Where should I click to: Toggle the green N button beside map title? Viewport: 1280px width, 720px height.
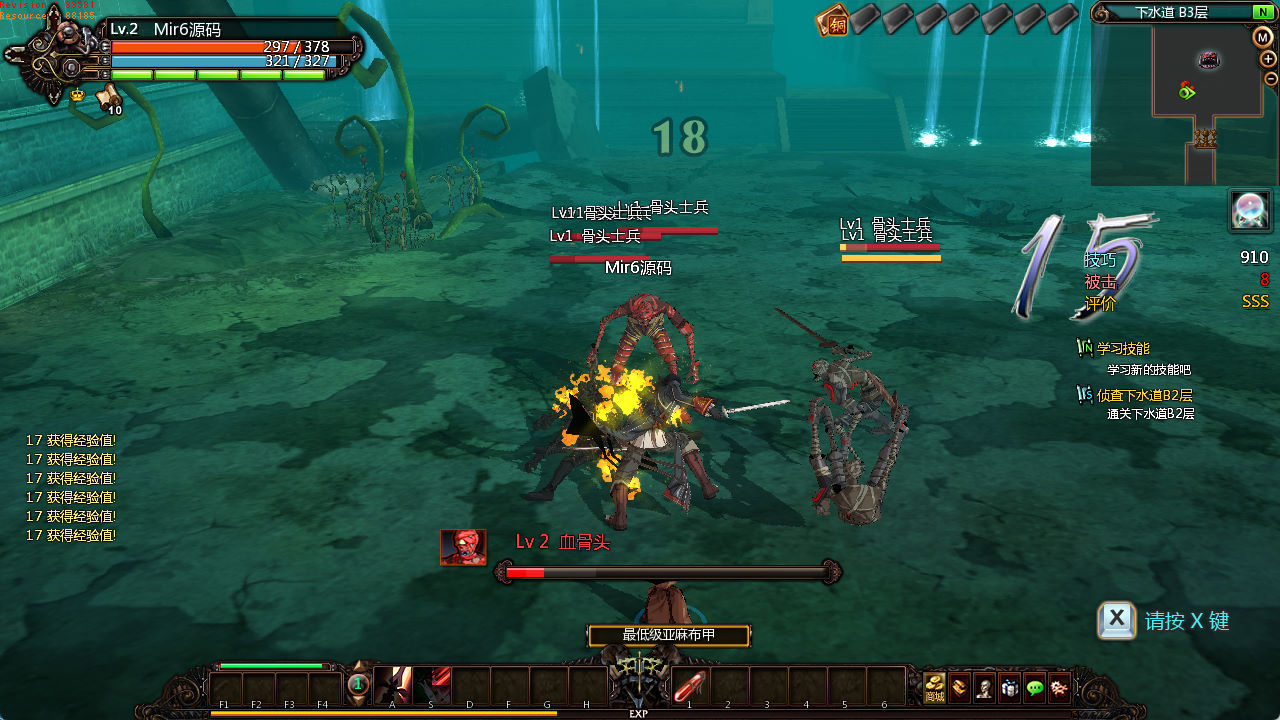(x=1262, y=12)
